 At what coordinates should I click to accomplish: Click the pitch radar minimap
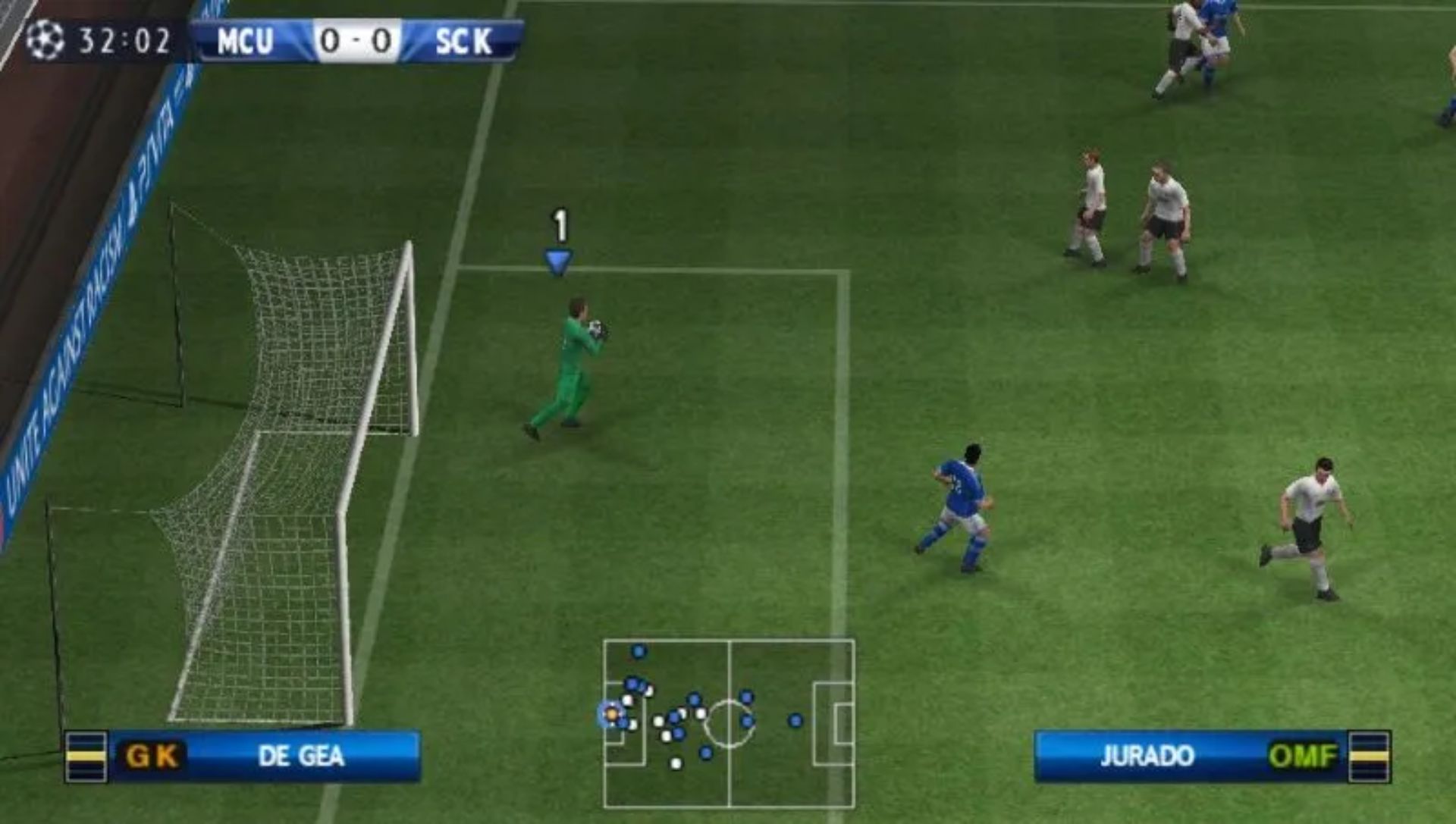pyautogui.click(x=729, y=723)
